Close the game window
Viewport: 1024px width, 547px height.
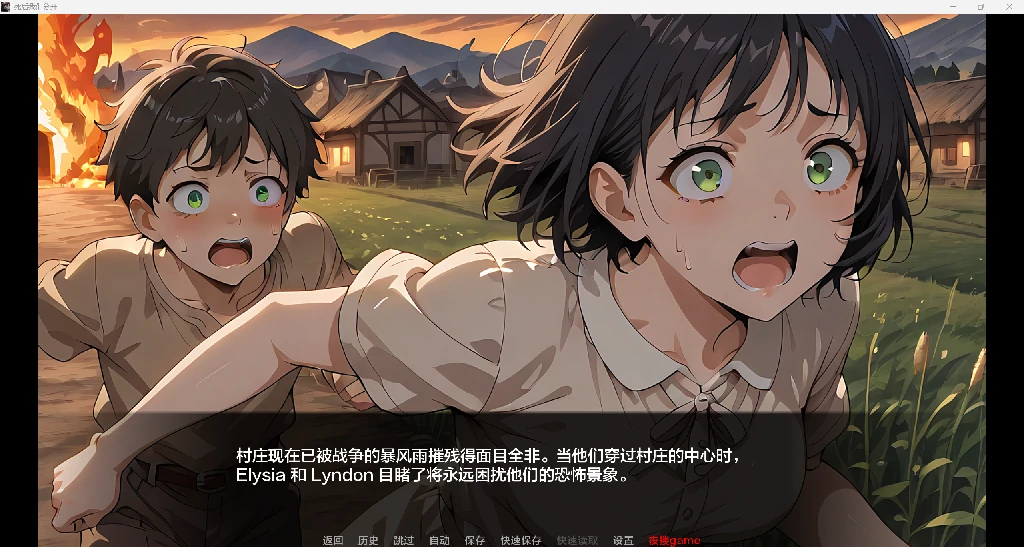(1009, 6)
